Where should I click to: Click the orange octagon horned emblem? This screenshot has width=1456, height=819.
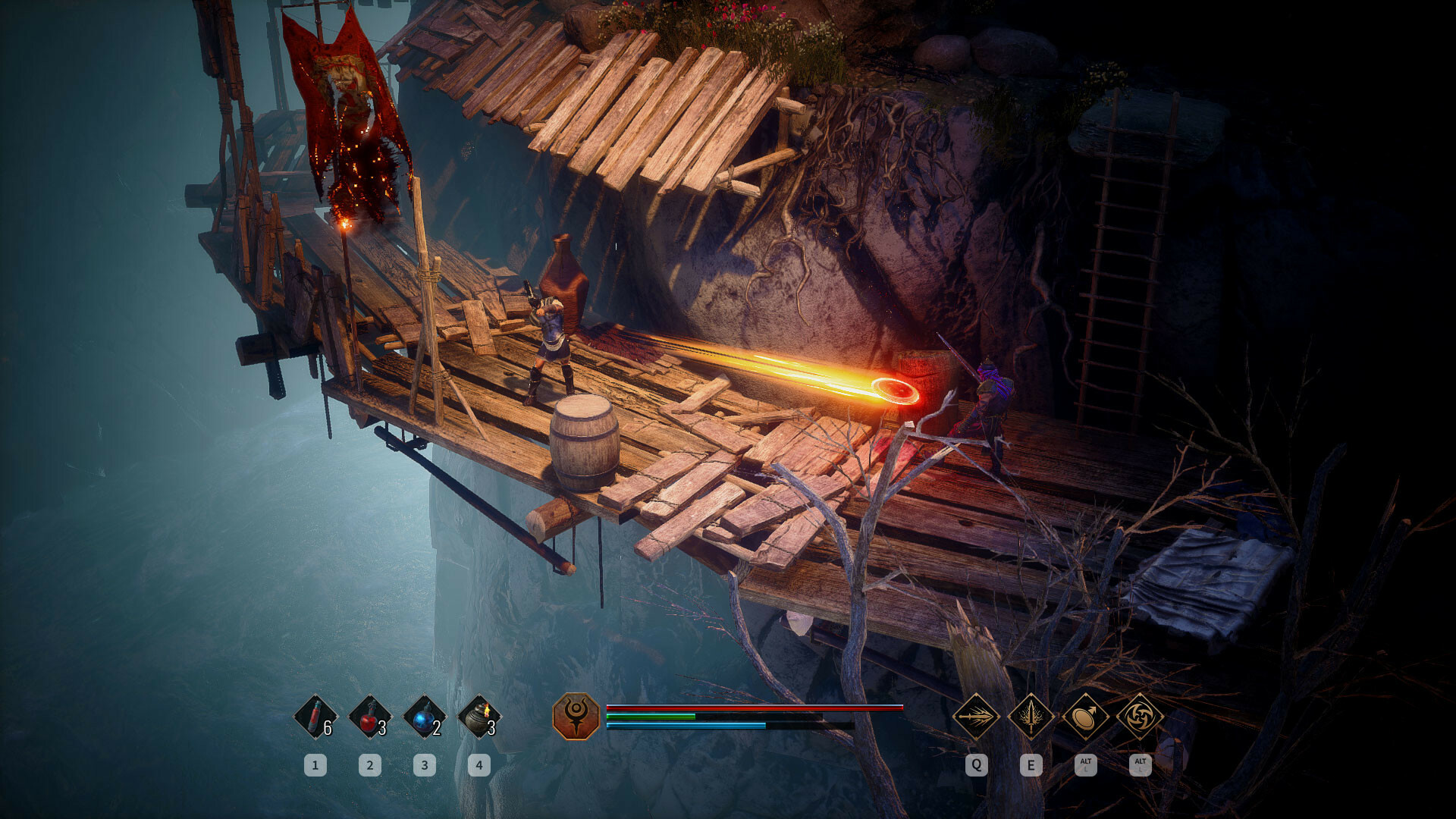[x=576, y=716]
